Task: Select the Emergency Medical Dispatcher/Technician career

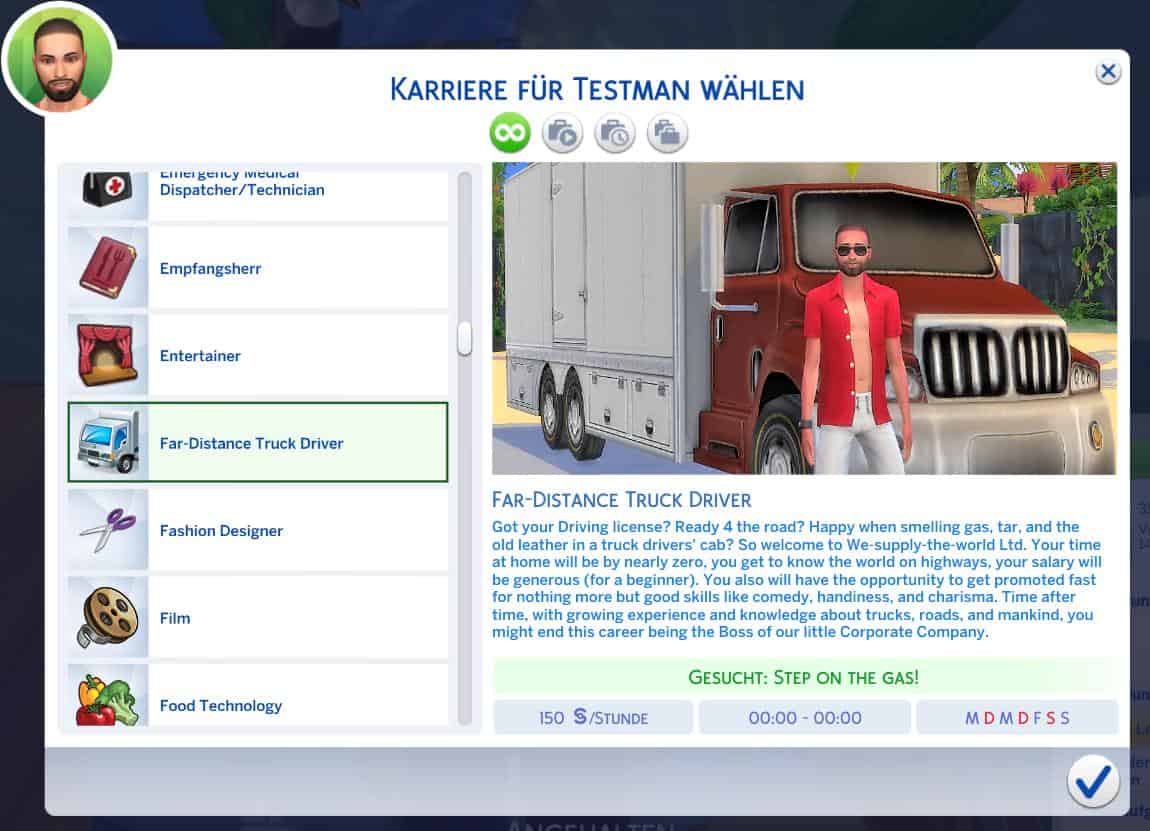Action: (x=257, y=190)
